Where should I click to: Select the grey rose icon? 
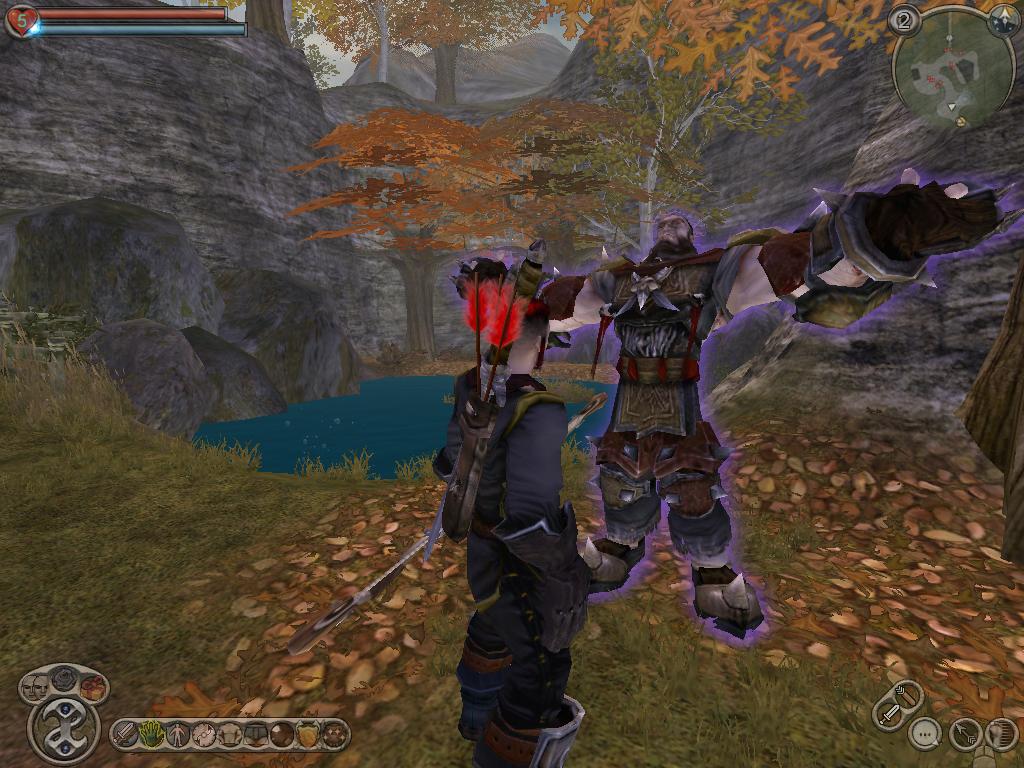click(64, 678)
